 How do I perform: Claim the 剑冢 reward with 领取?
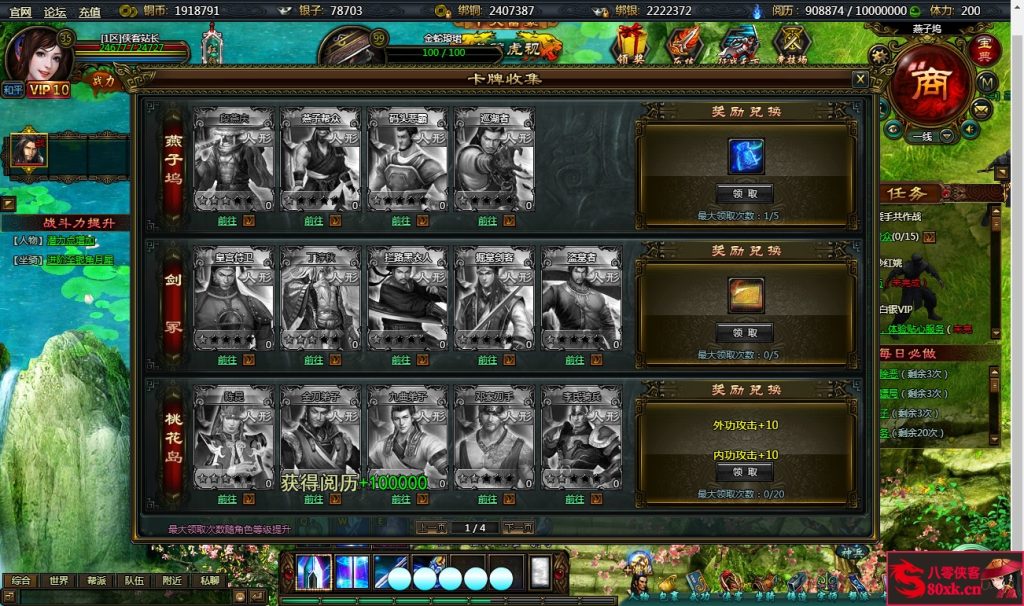(745, 333)
